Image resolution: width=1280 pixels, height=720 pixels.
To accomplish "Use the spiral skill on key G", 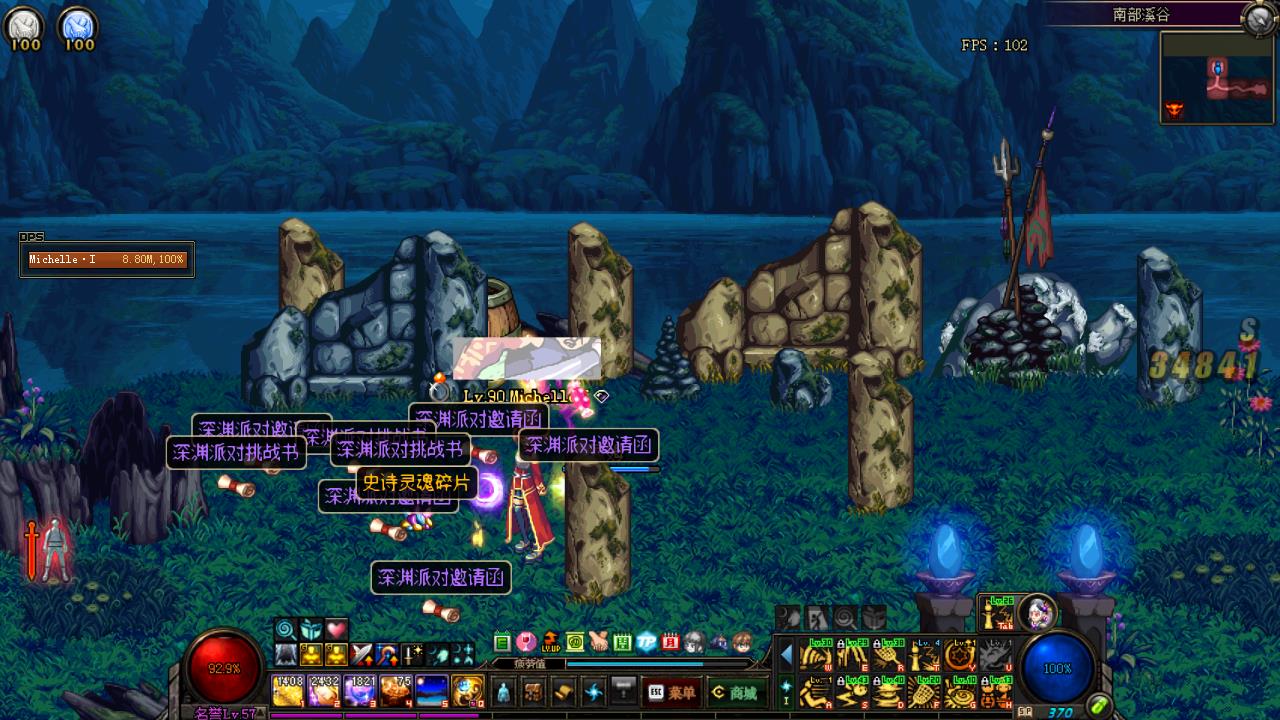I will 961,691.
